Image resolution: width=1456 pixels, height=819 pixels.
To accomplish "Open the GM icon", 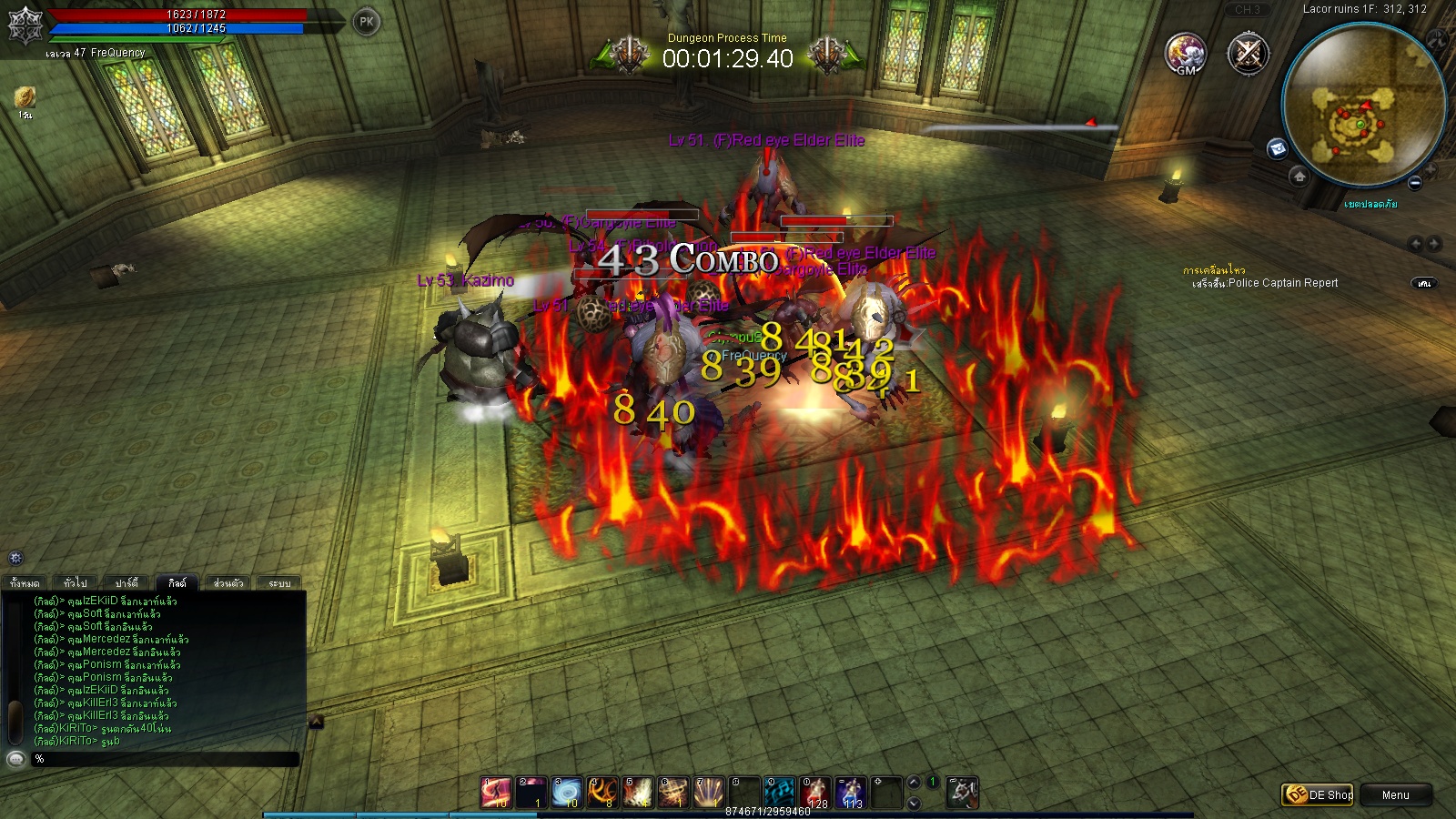I will point(1186,54).
